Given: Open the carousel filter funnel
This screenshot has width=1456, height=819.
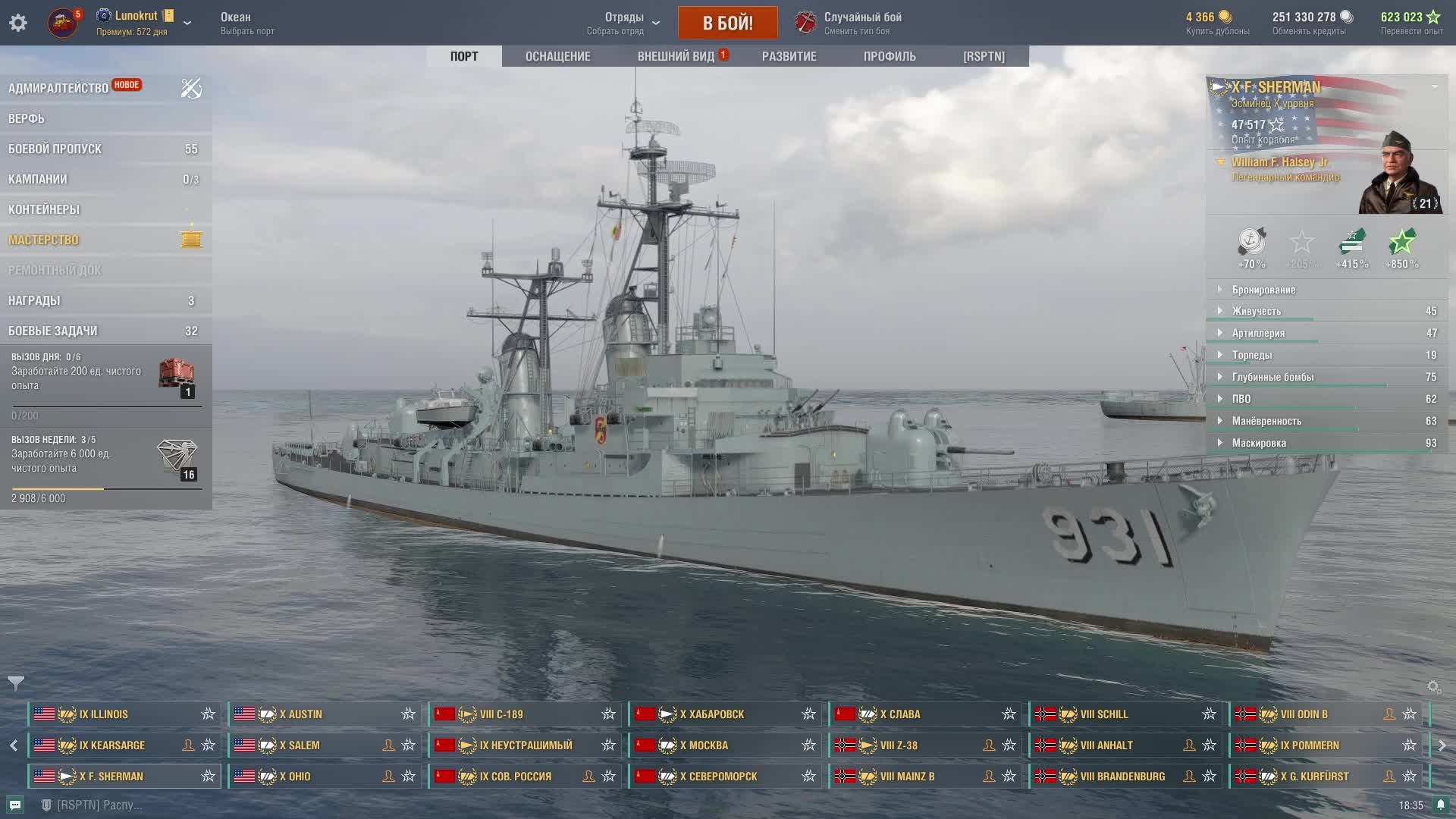Looking at the screenshot, I should (x=16, y=683).
